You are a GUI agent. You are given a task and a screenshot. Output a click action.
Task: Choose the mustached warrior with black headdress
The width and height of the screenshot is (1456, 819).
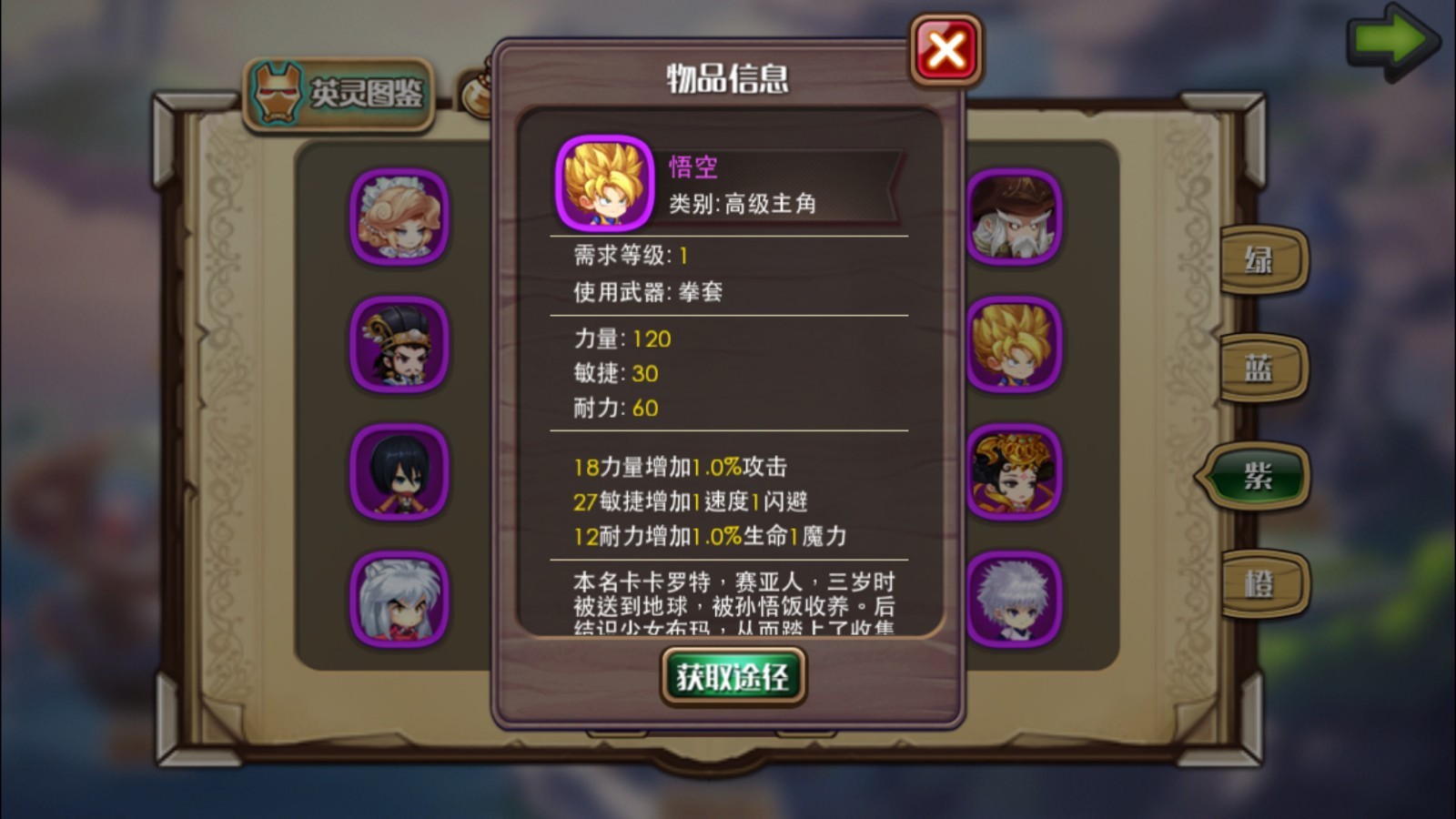(x=399, y=345)
